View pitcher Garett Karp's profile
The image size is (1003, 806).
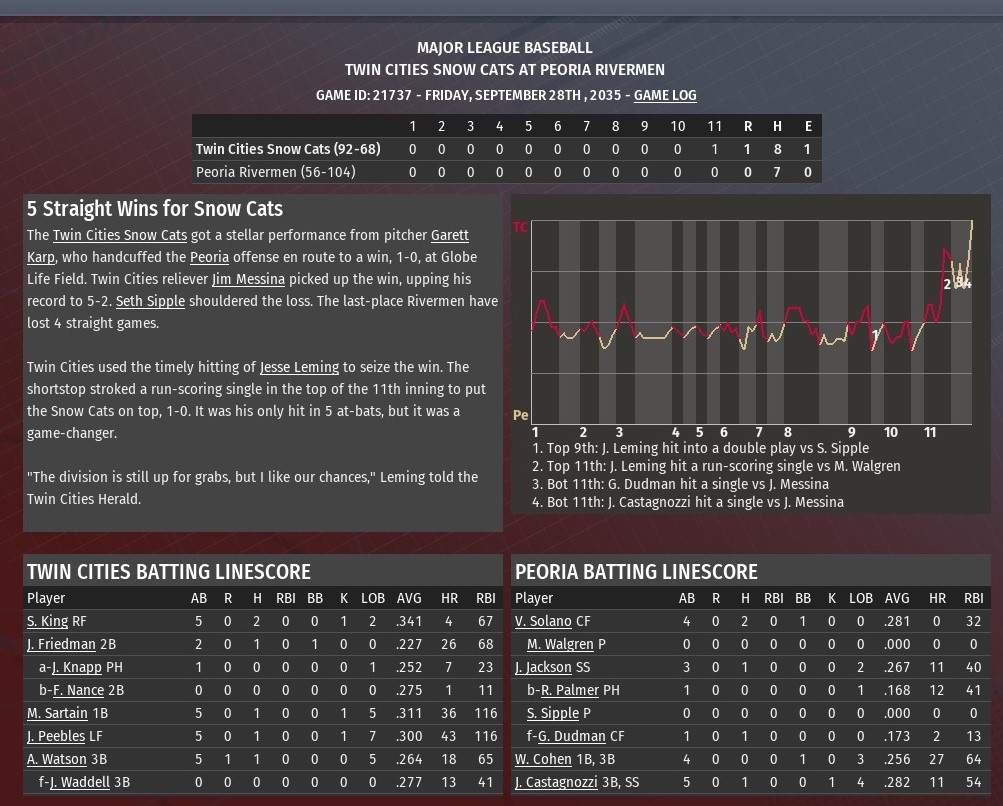click(x=449, y=235)
